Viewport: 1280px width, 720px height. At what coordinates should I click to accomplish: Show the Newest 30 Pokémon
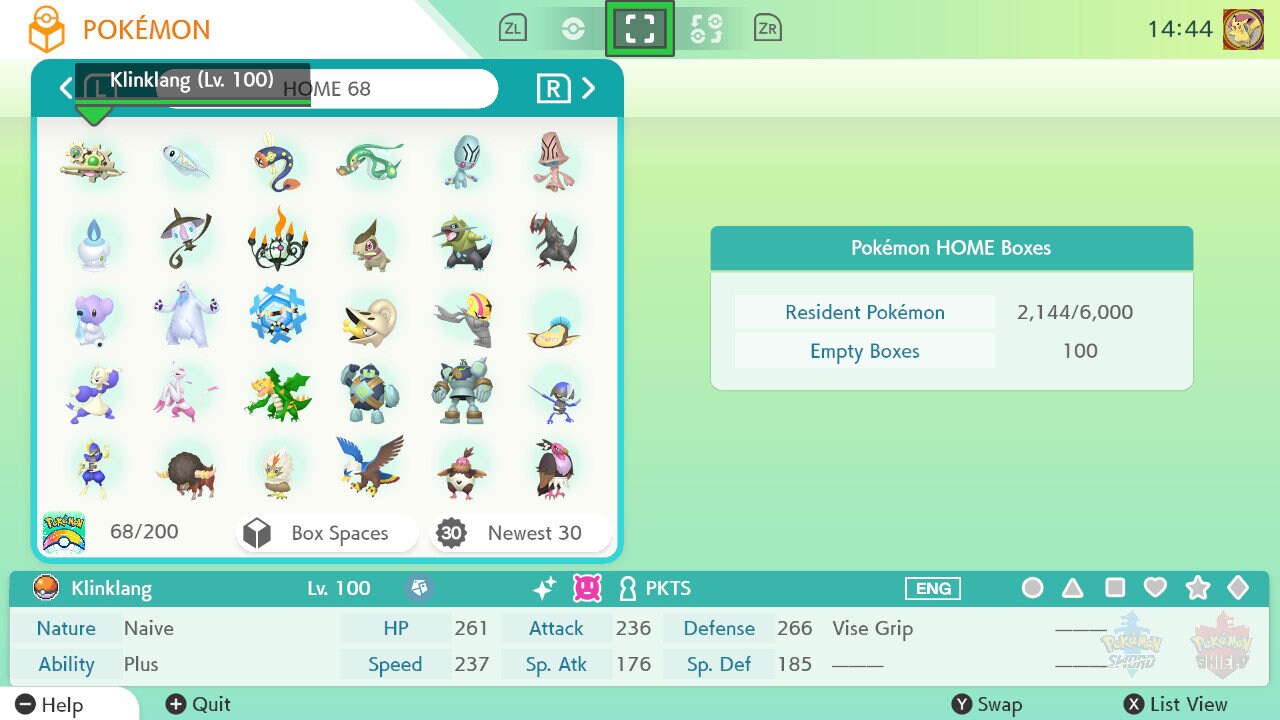tap(520, 533)
